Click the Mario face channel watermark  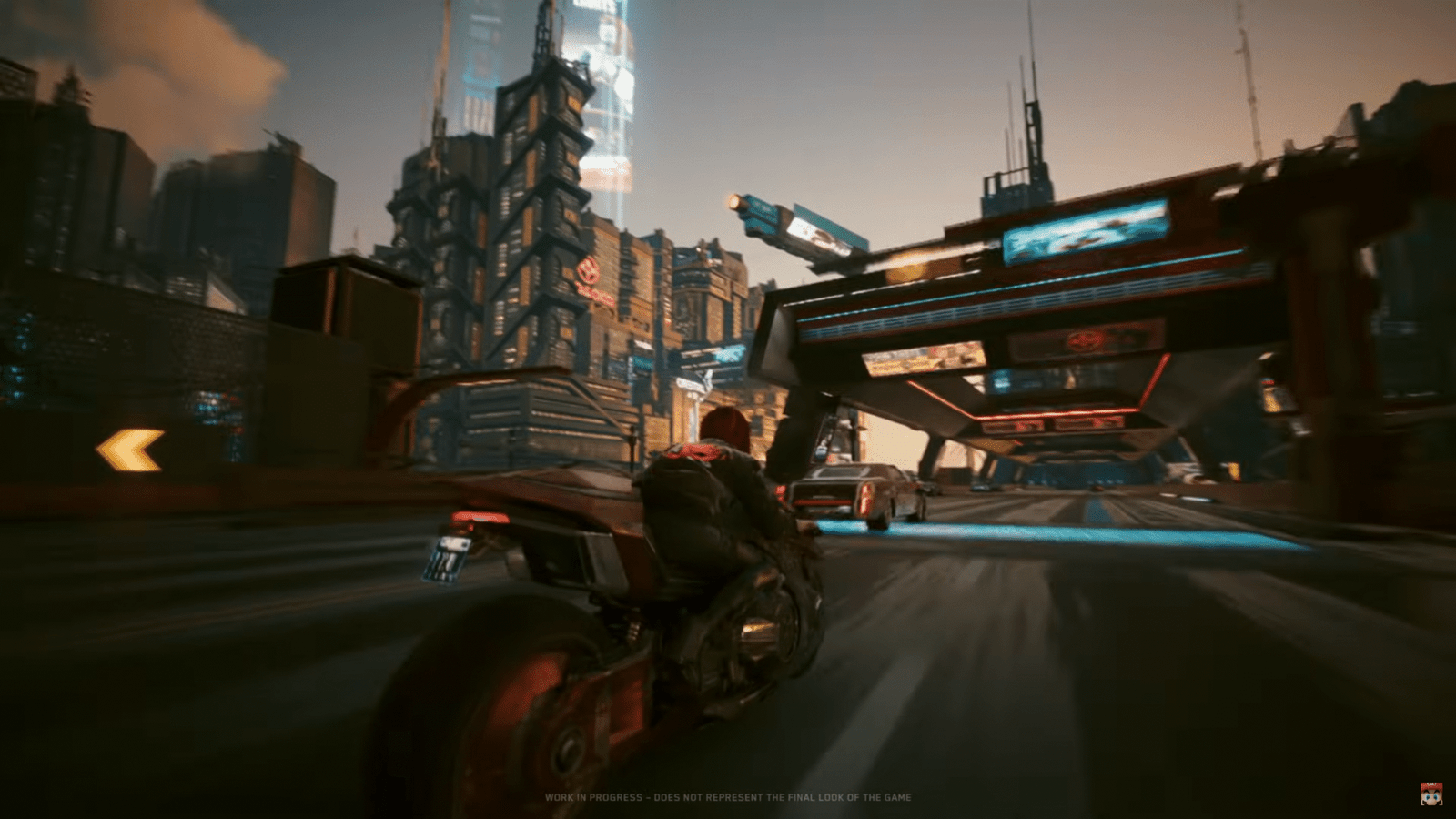[1431, 793]
